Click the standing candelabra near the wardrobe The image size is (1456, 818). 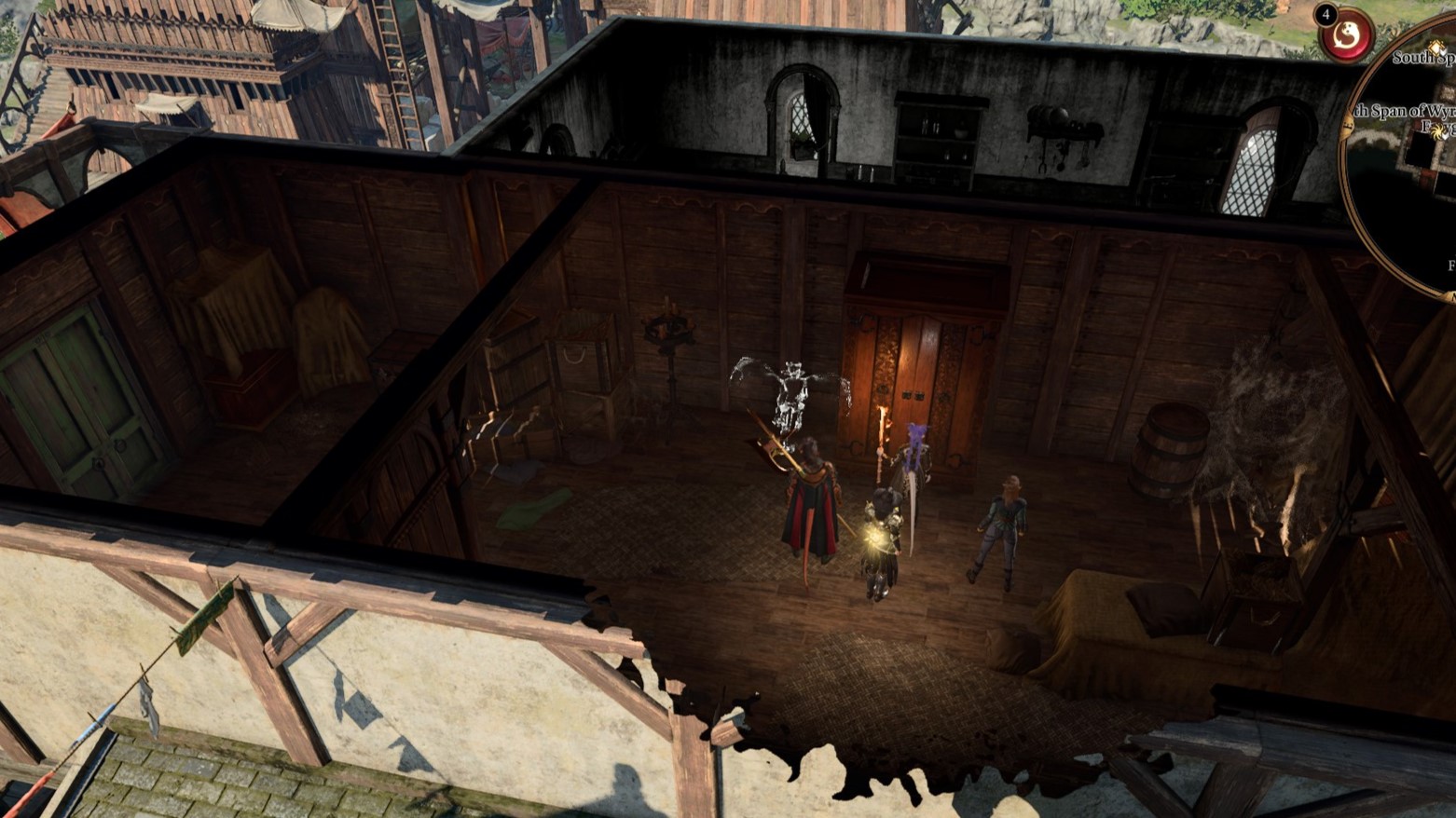pos(671,373)
